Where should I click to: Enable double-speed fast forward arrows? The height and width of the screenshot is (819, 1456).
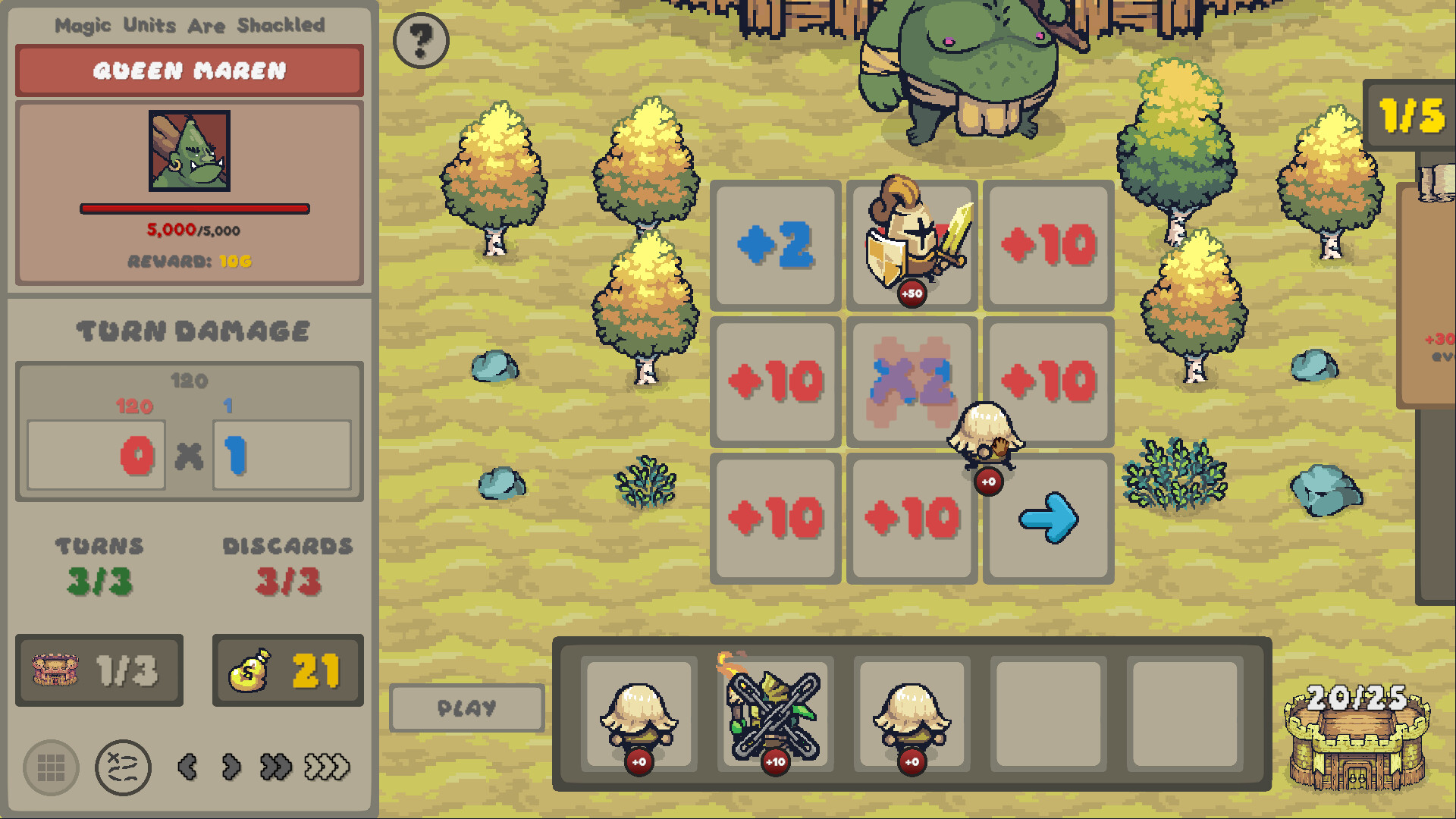[x=275, y=767]
